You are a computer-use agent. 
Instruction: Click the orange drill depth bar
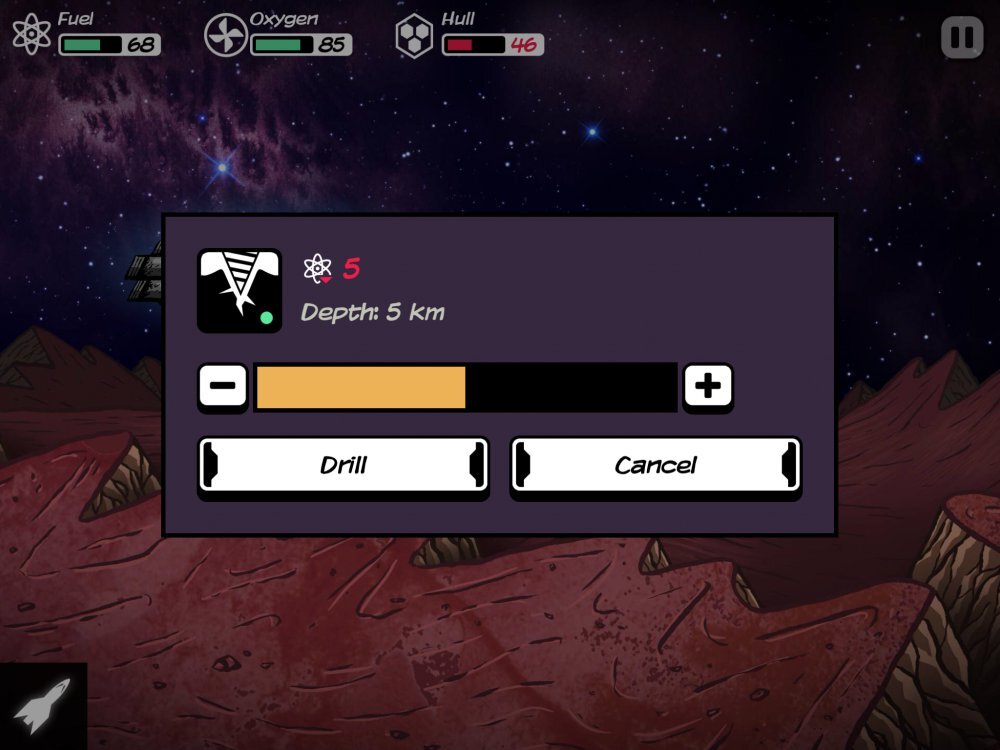point(361,387)
